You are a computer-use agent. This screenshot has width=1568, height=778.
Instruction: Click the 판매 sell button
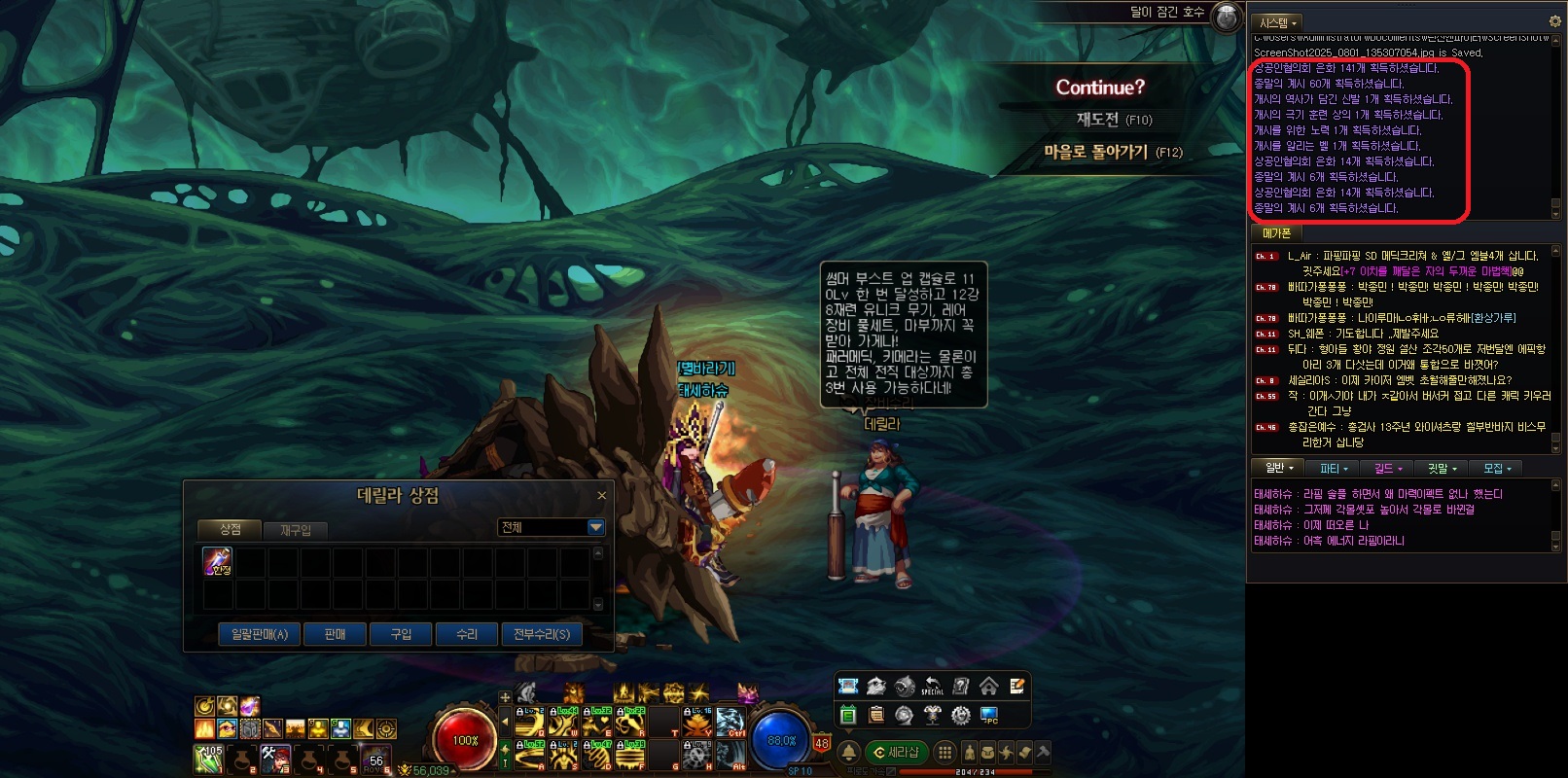tap(336, 634)
